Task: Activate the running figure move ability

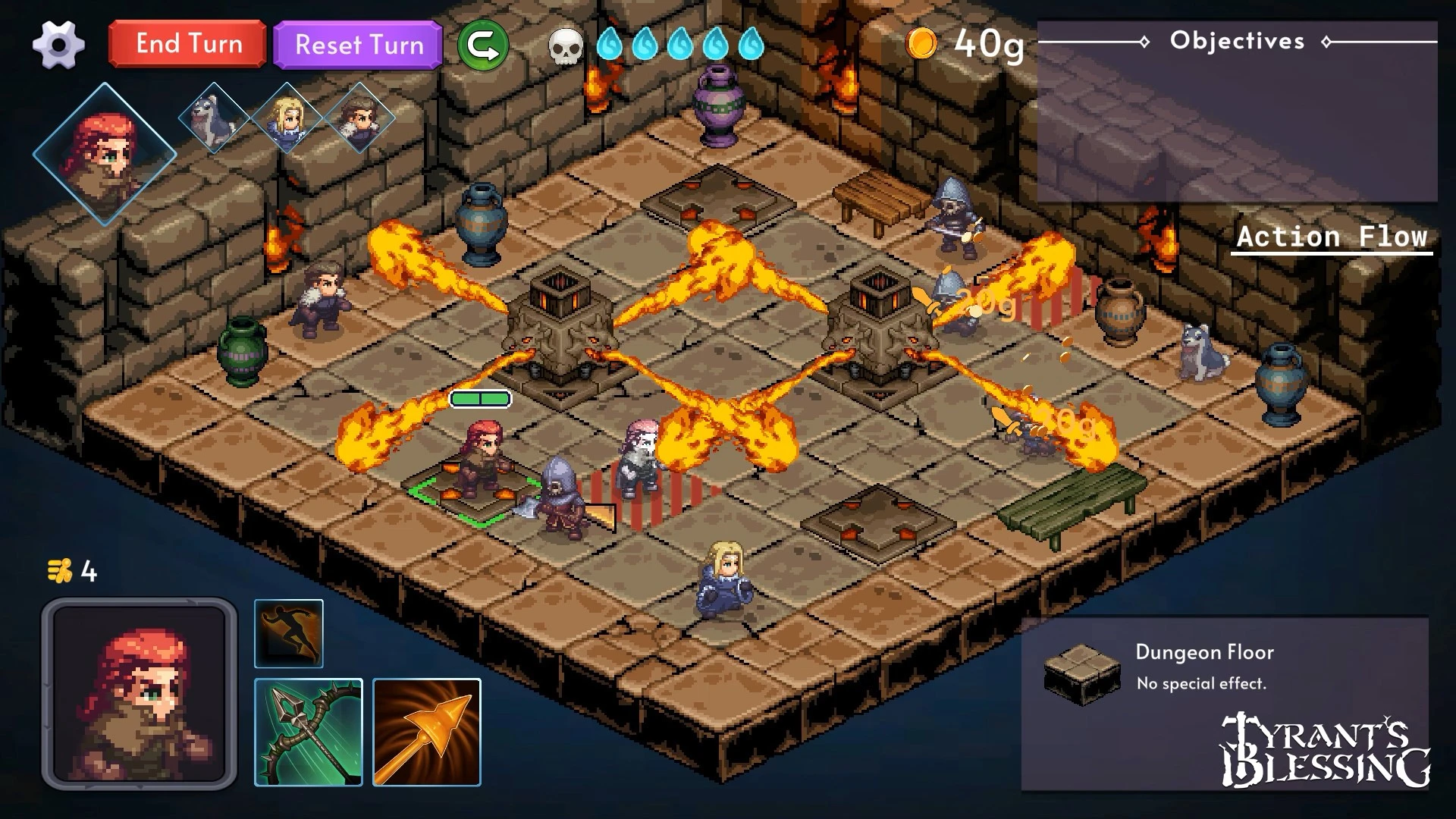Action: point(289,634)
